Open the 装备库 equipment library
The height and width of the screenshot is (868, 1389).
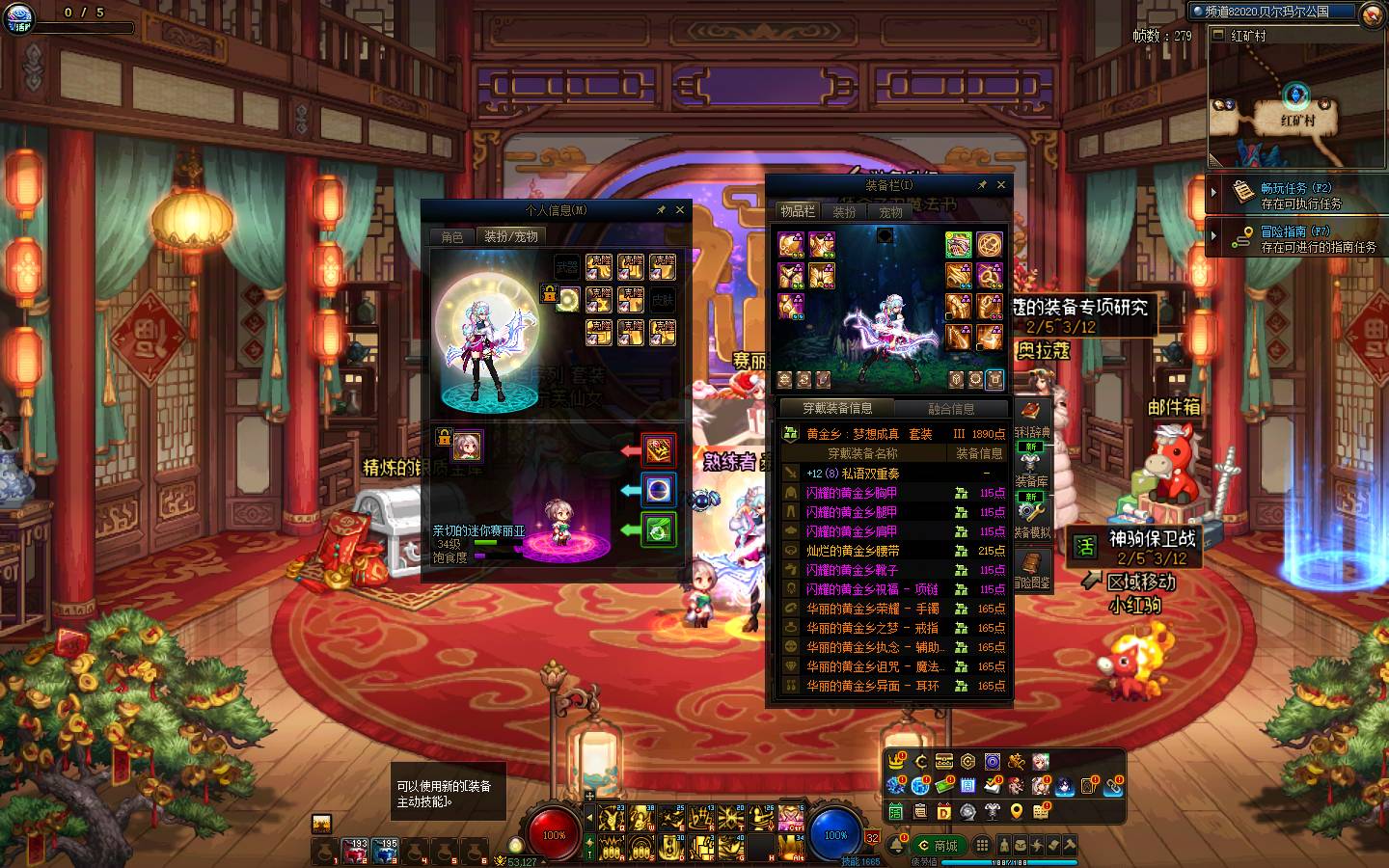click(x=1031, y=470)
